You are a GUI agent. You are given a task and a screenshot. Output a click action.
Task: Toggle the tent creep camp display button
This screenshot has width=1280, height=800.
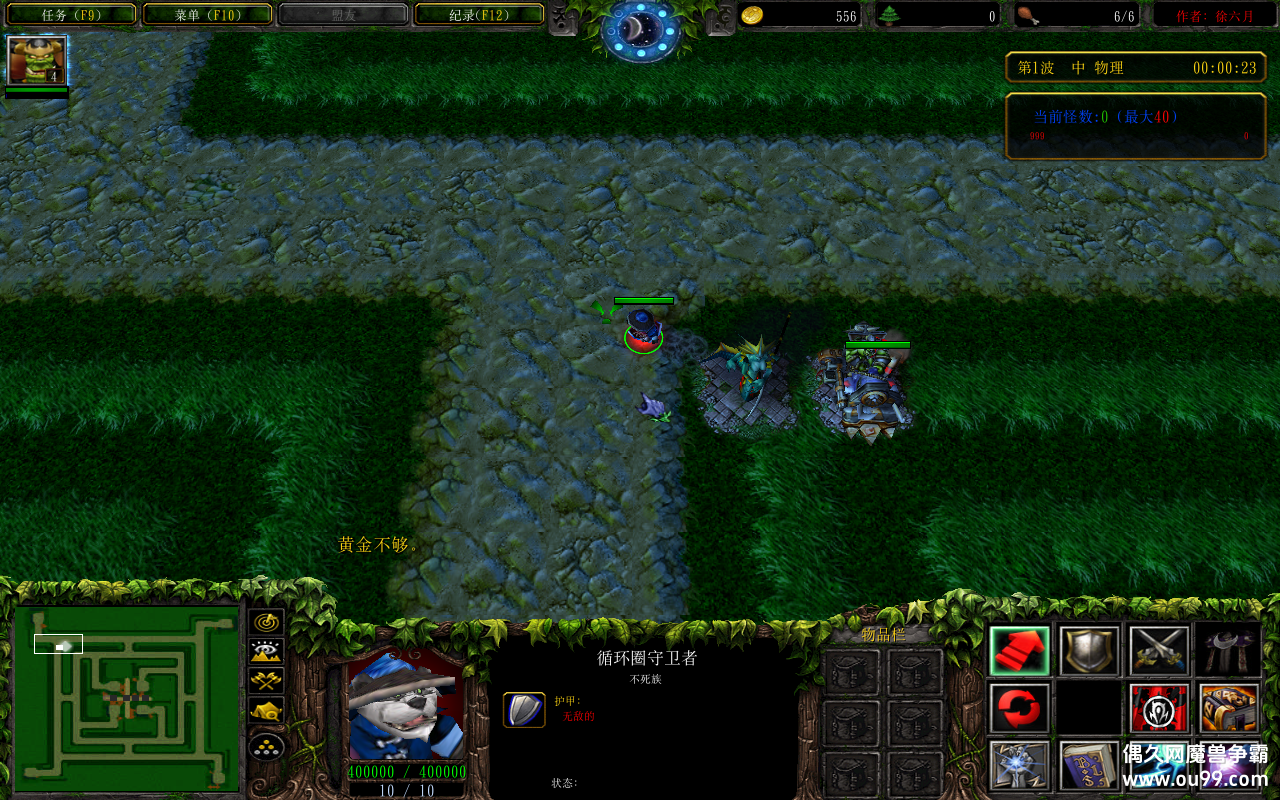(x=266, y=712)
